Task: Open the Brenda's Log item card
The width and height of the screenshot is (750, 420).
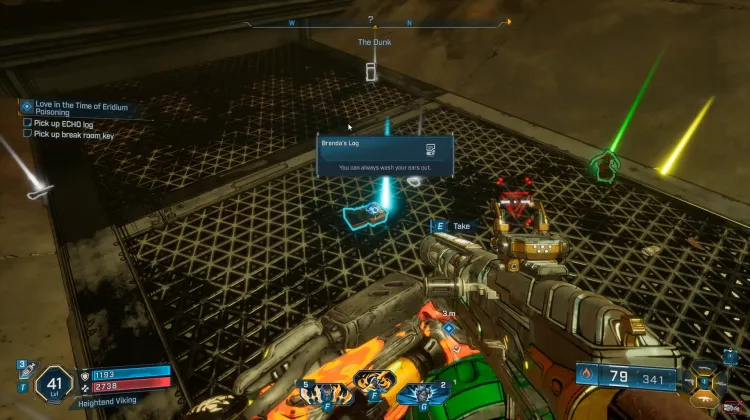Action: coord(385,156)
